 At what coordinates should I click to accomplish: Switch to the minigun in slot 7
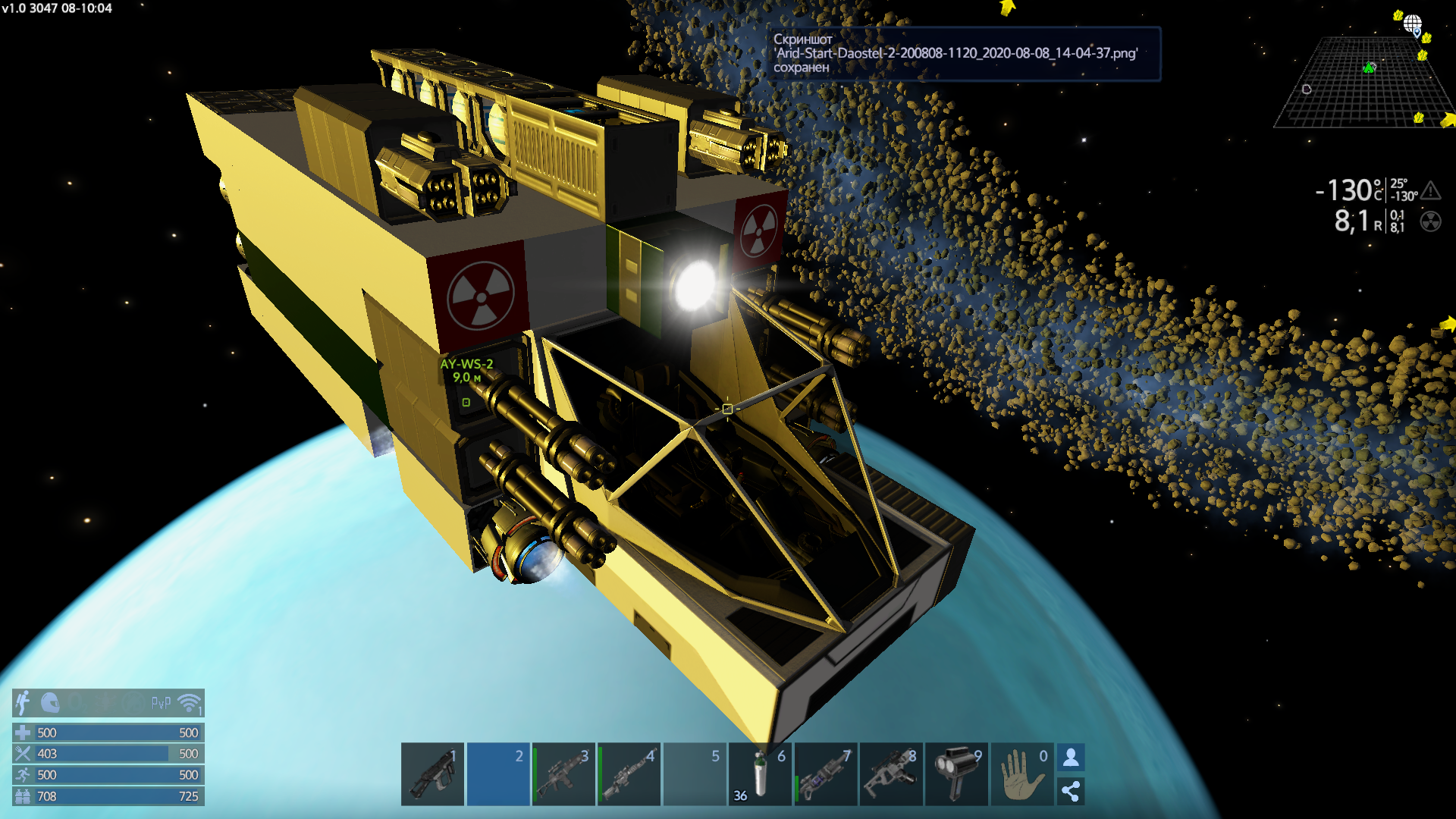825,774
